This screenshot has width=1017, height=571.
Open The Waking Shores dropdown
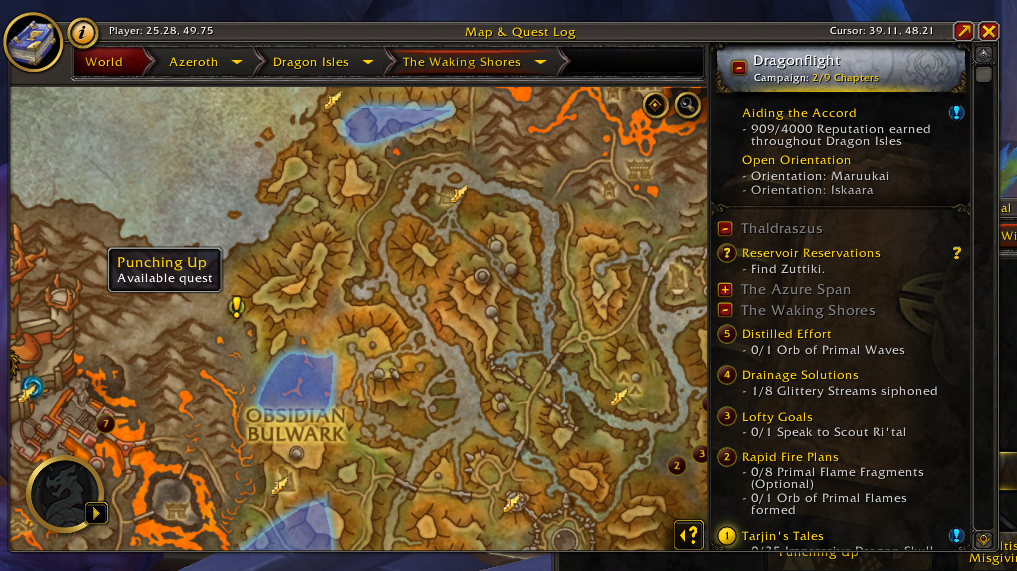tap(541, 62)
